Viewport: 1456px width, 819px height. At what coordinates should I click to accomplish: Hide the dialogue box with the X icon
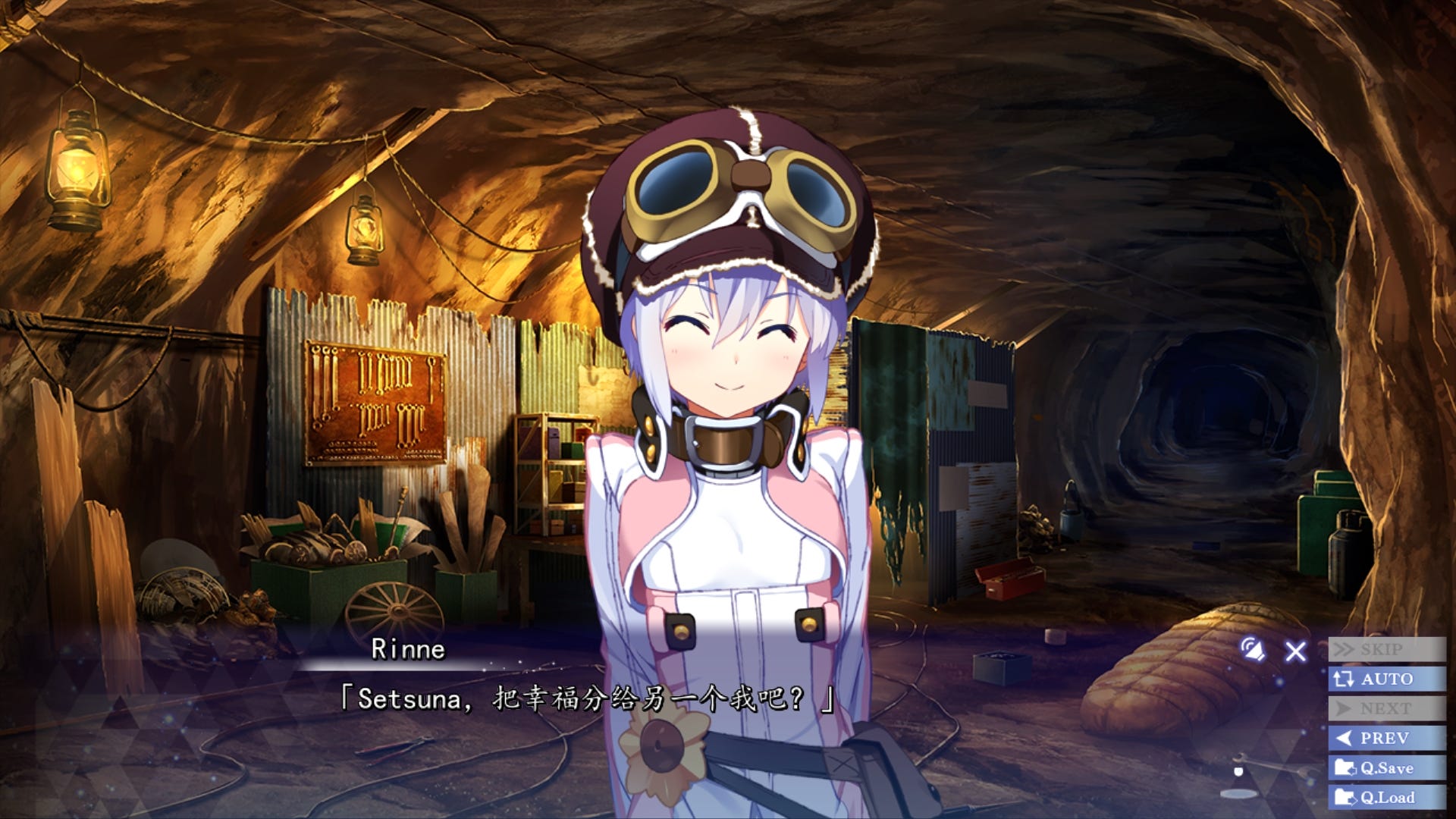tap(1296, 651)
